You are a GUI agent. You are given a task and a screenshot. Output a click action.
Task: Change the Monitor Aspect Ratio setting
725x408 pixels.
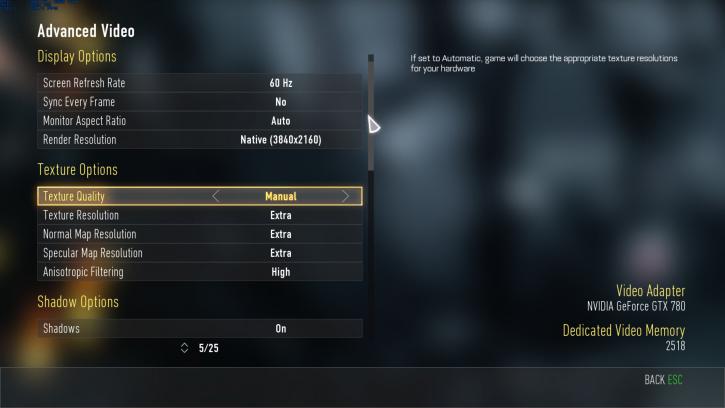point(200,121)
